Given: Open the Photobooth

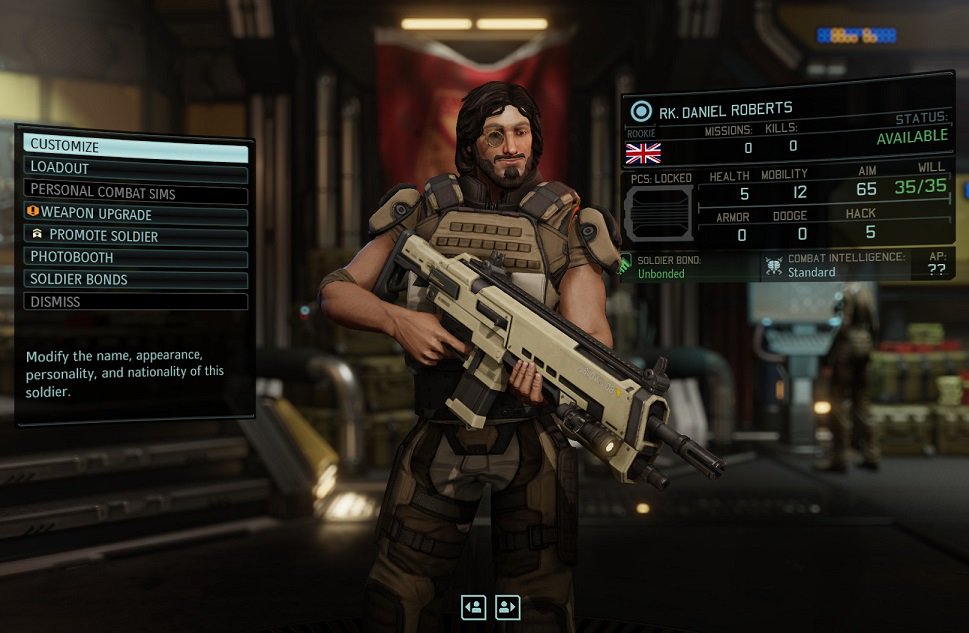Looking at the screenshot, I should coord(135,257).
